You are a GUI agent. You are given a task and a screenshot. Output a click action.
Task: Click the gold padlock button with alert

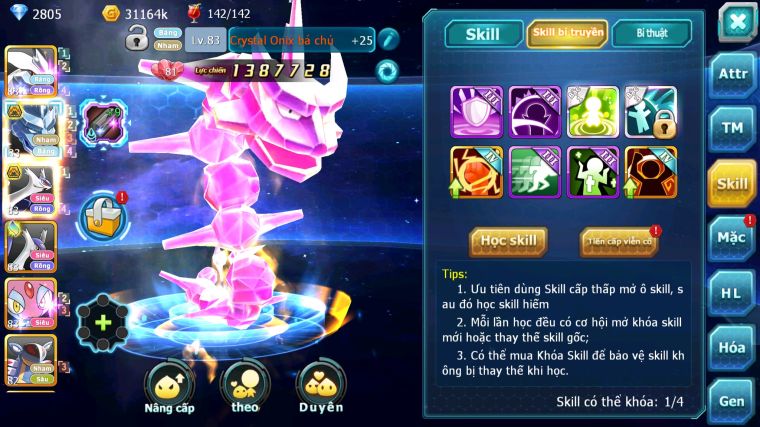[102, 214]
